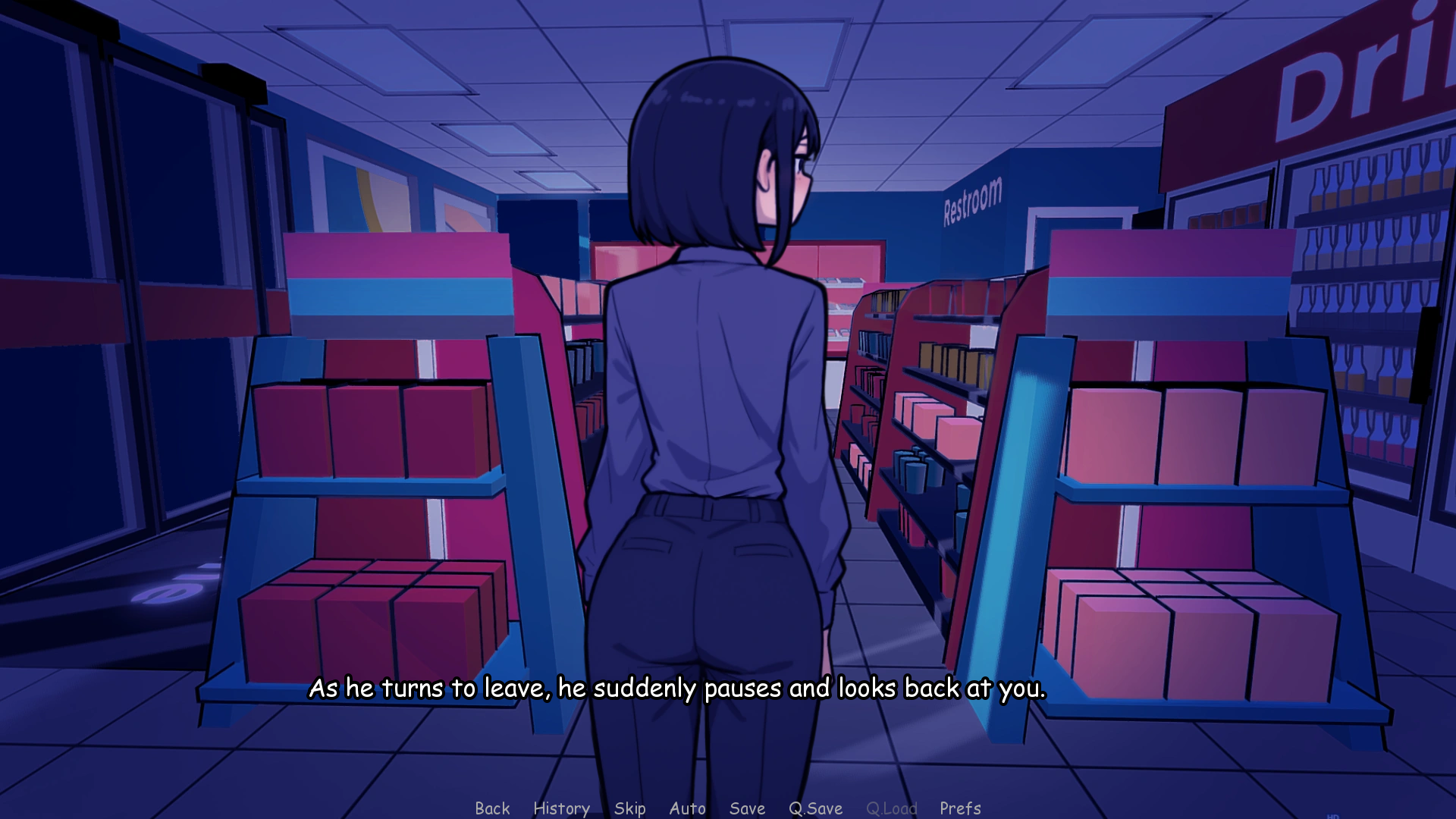Attempt the greyed-out Q.Load option
This screenshot has width=1456, height=819.
click(892, 808)
